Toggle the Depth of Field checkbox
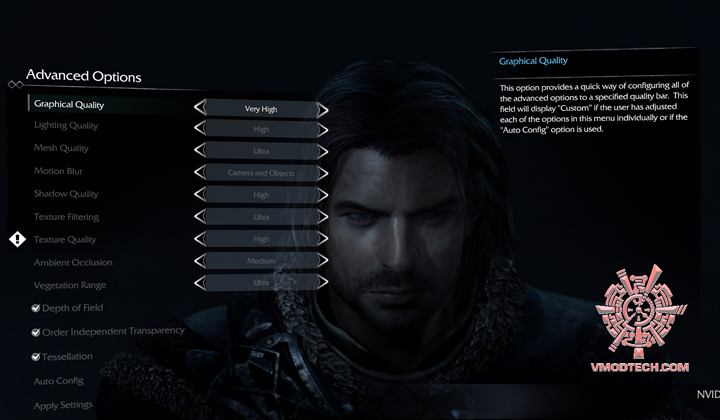 [x=35, y=308]
